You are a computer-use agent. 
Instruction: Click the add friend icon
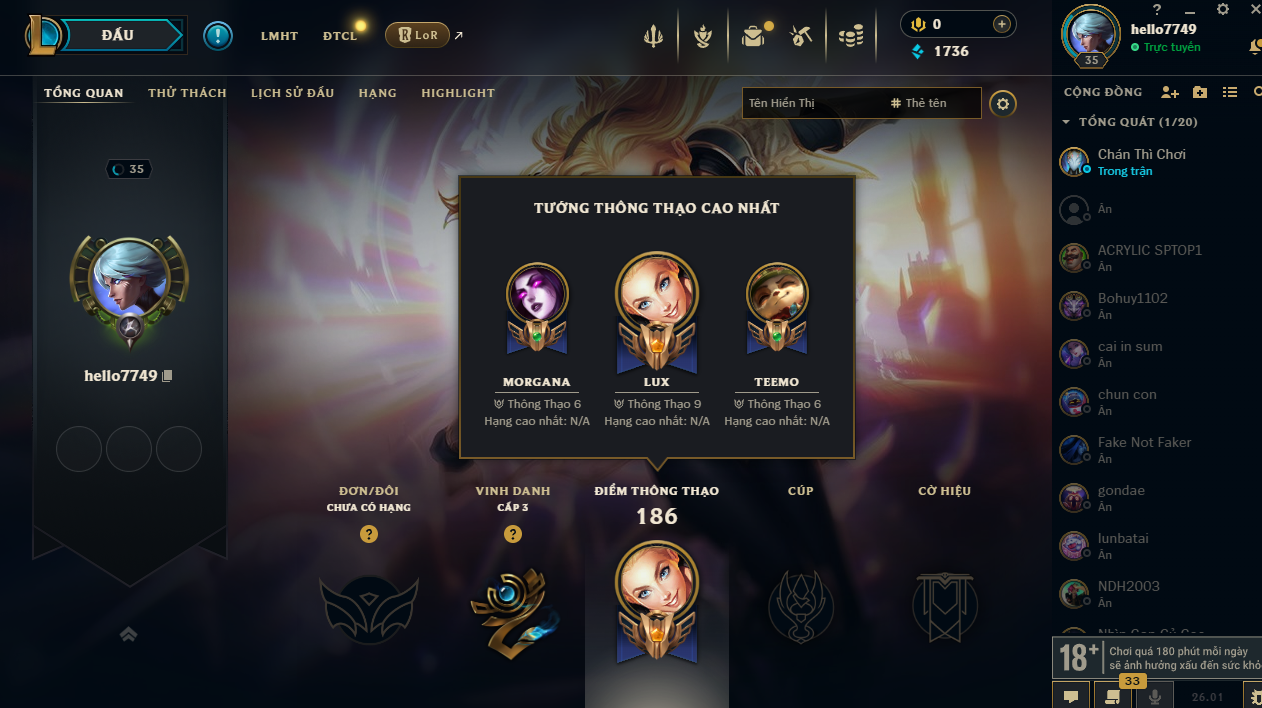[x=1169, y=92]
